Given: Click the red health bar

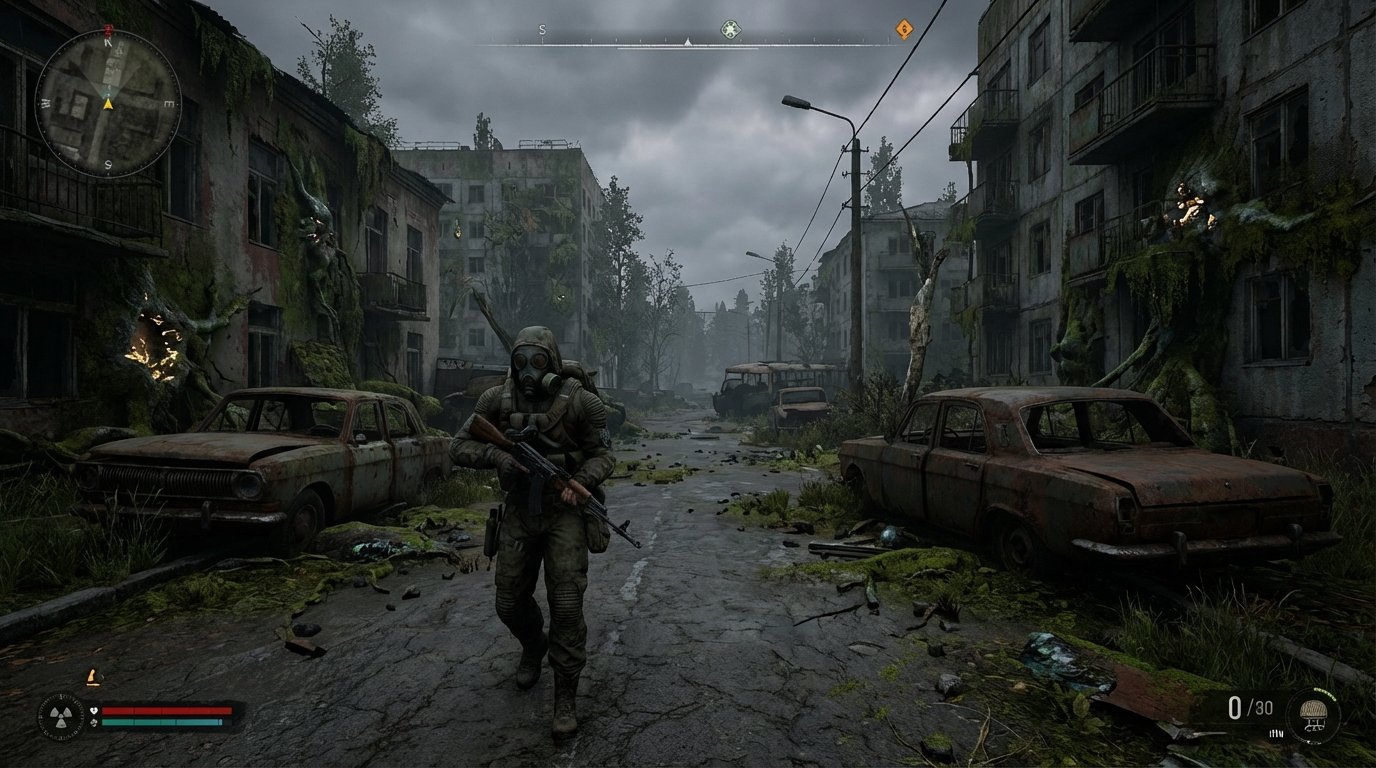Looking at the screenshot, I should pyautogui.click(x=168, y=711).
